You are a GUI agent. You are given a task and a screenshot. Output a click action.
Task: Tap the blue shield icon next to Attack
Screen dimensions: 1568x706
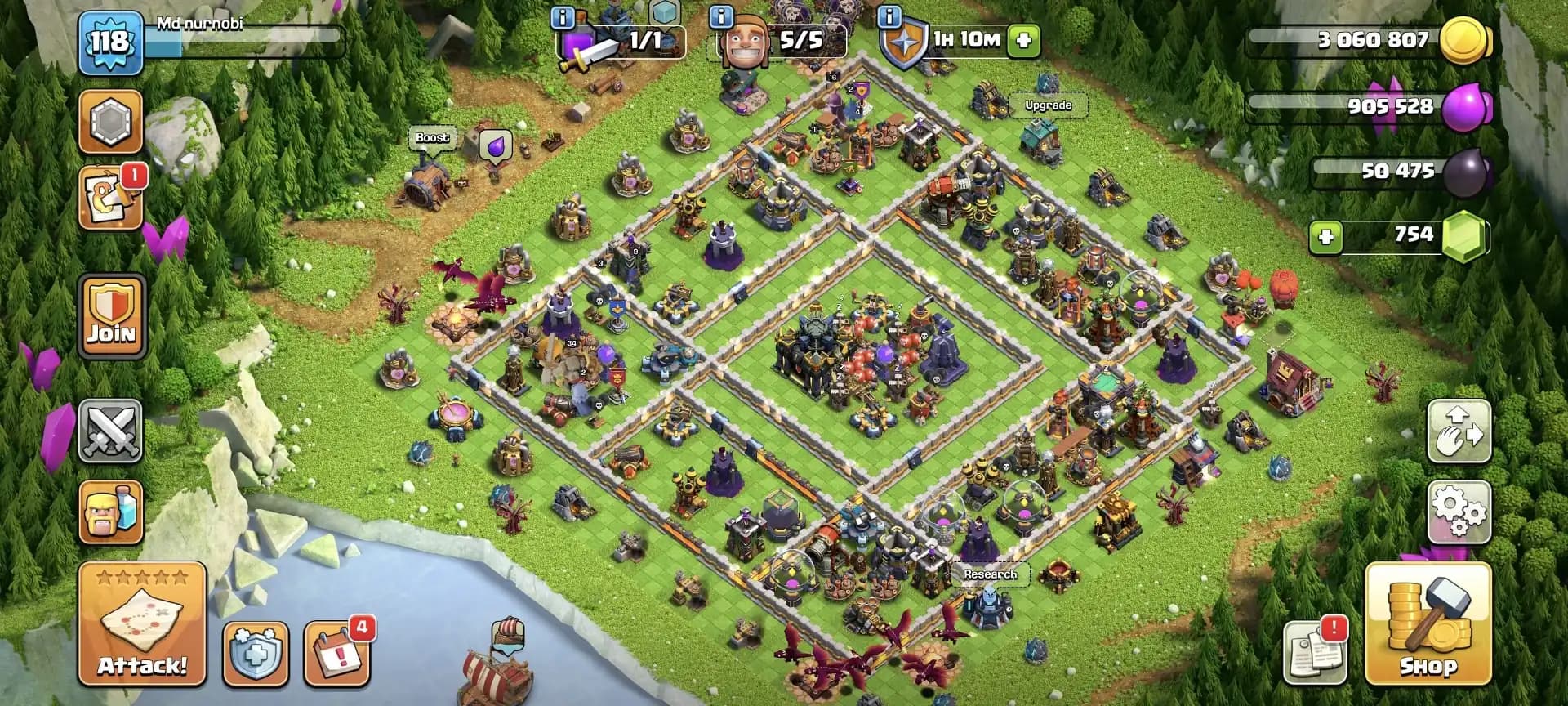(x=254, y=654)
